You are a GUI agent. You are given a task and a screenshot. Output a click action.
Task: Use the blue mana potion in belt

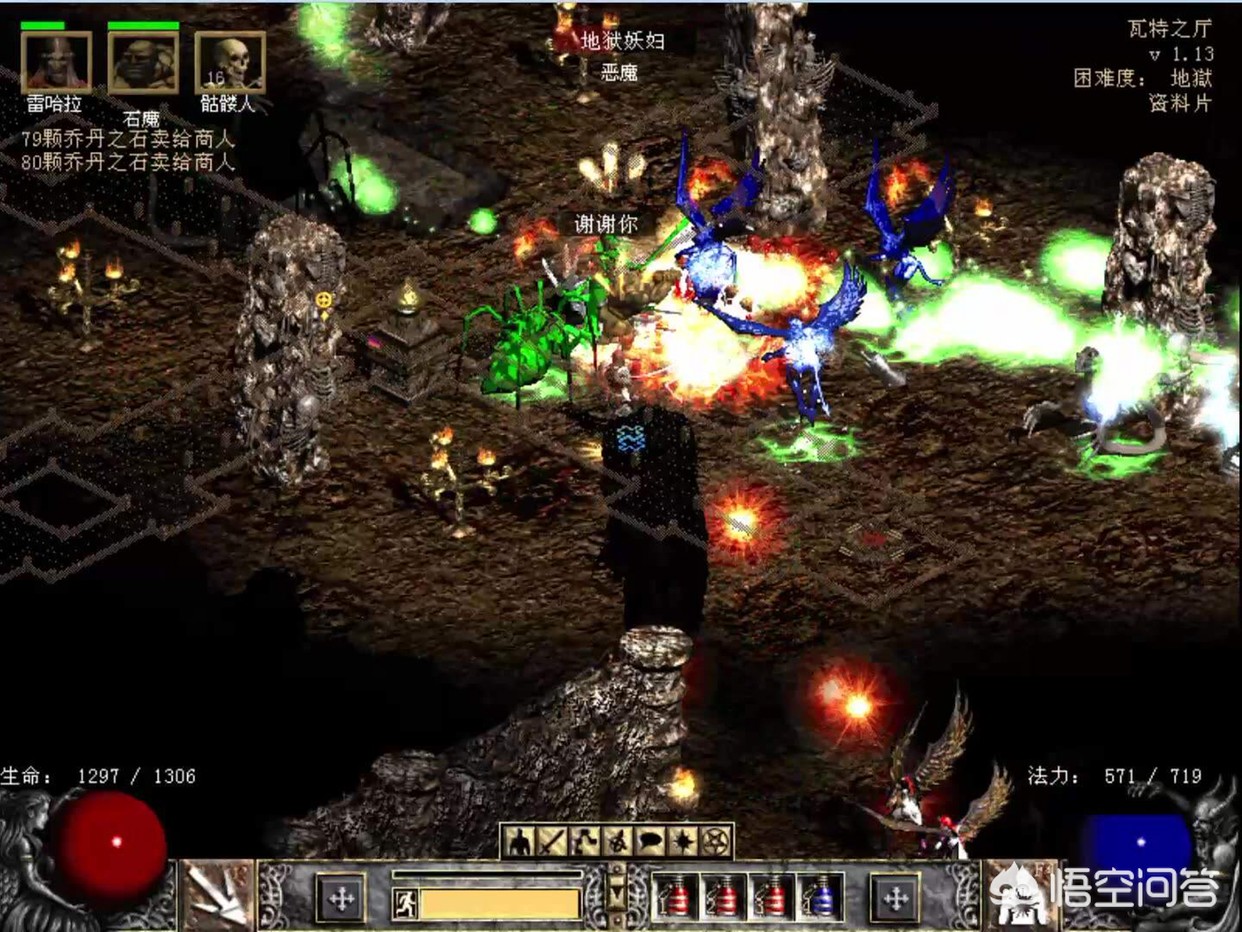point(821,896)
